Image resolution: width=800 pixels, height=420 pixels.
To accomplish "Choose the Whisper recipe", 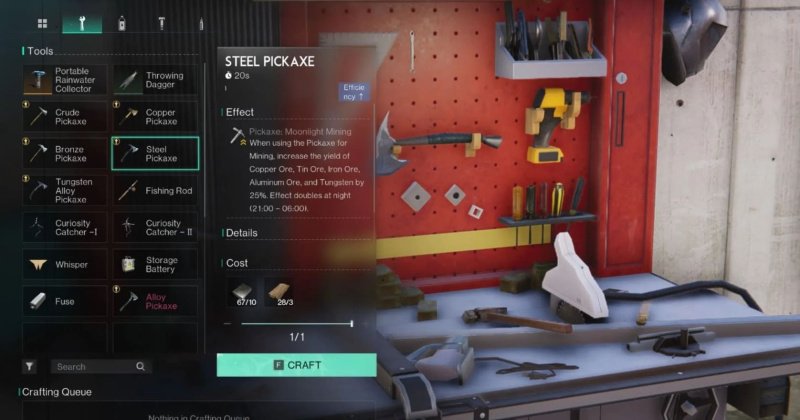I will (x=64, y=264).
